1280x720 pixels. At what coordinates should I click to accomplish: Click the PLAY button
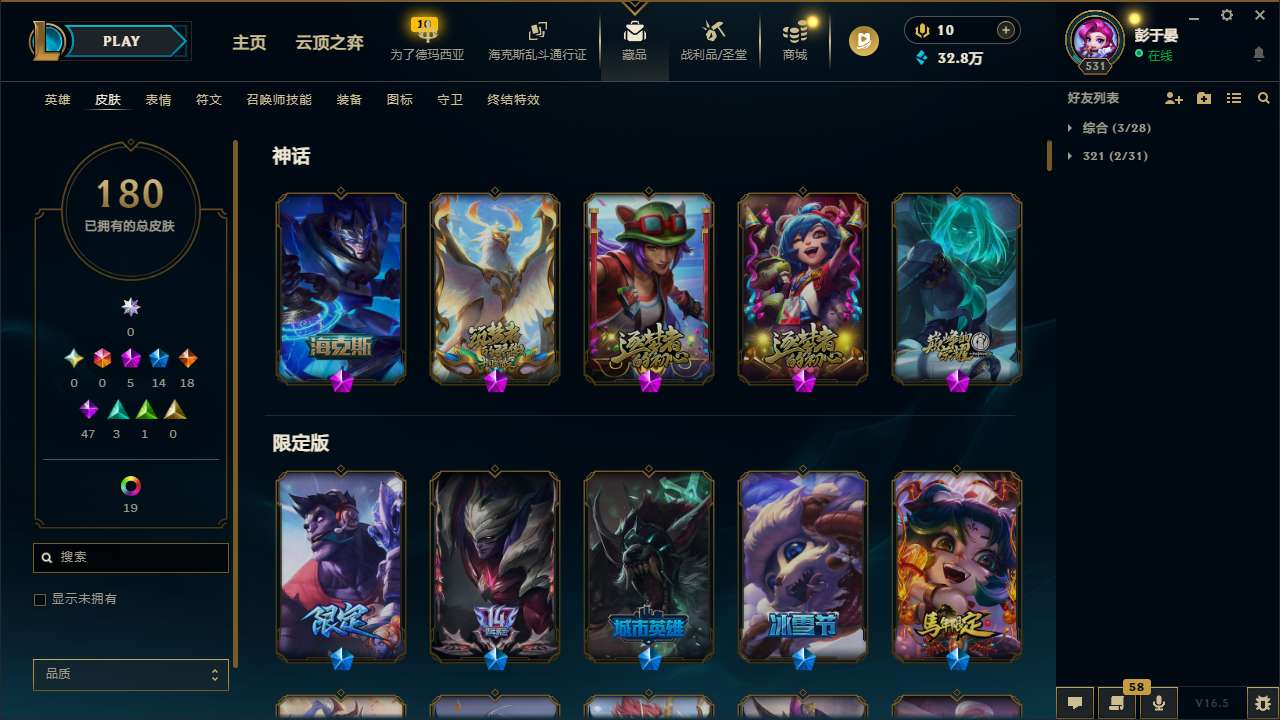[x=121, y=41]
